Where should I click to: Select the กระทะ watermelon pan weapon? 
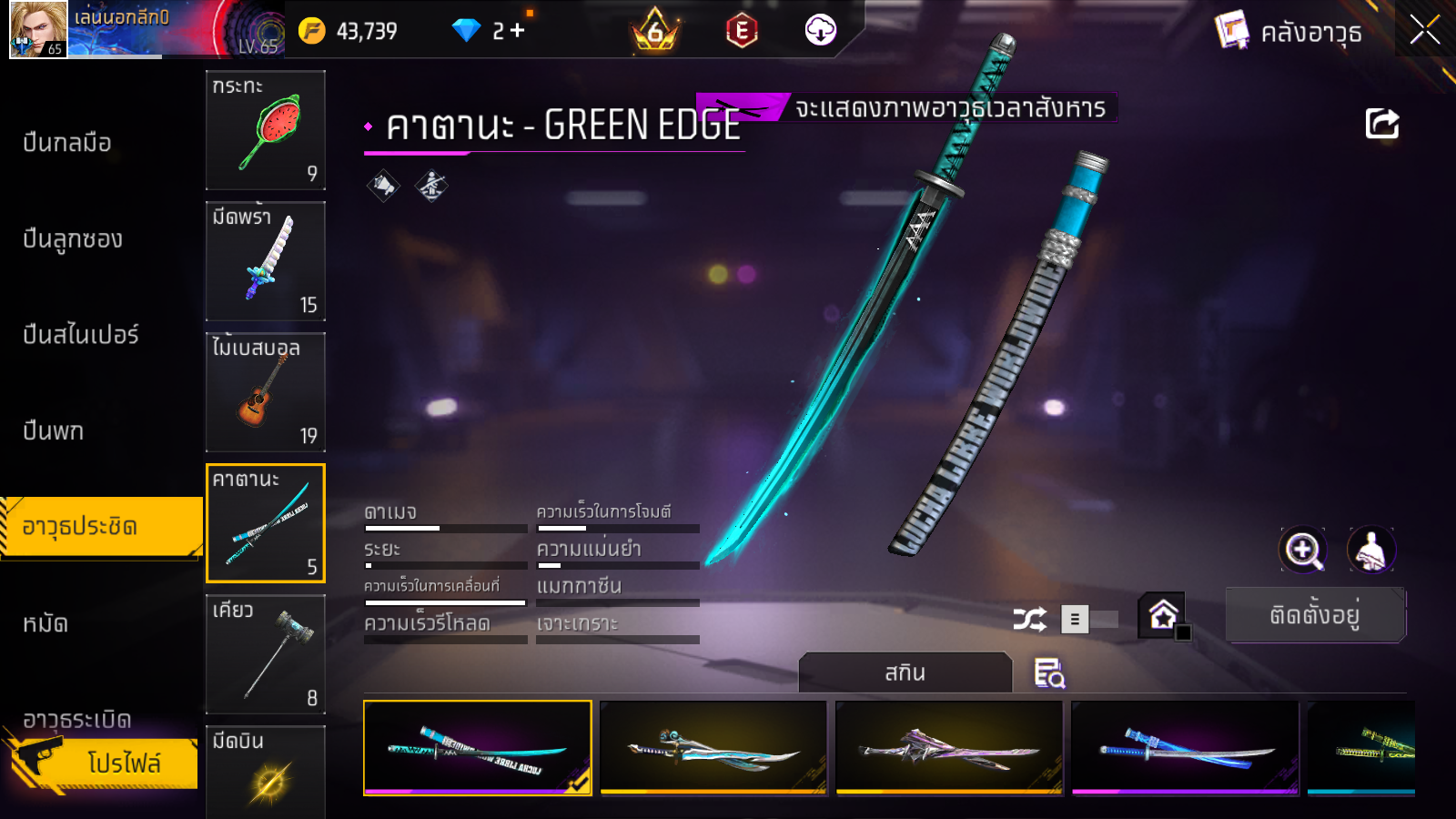(x=266, y=130)
